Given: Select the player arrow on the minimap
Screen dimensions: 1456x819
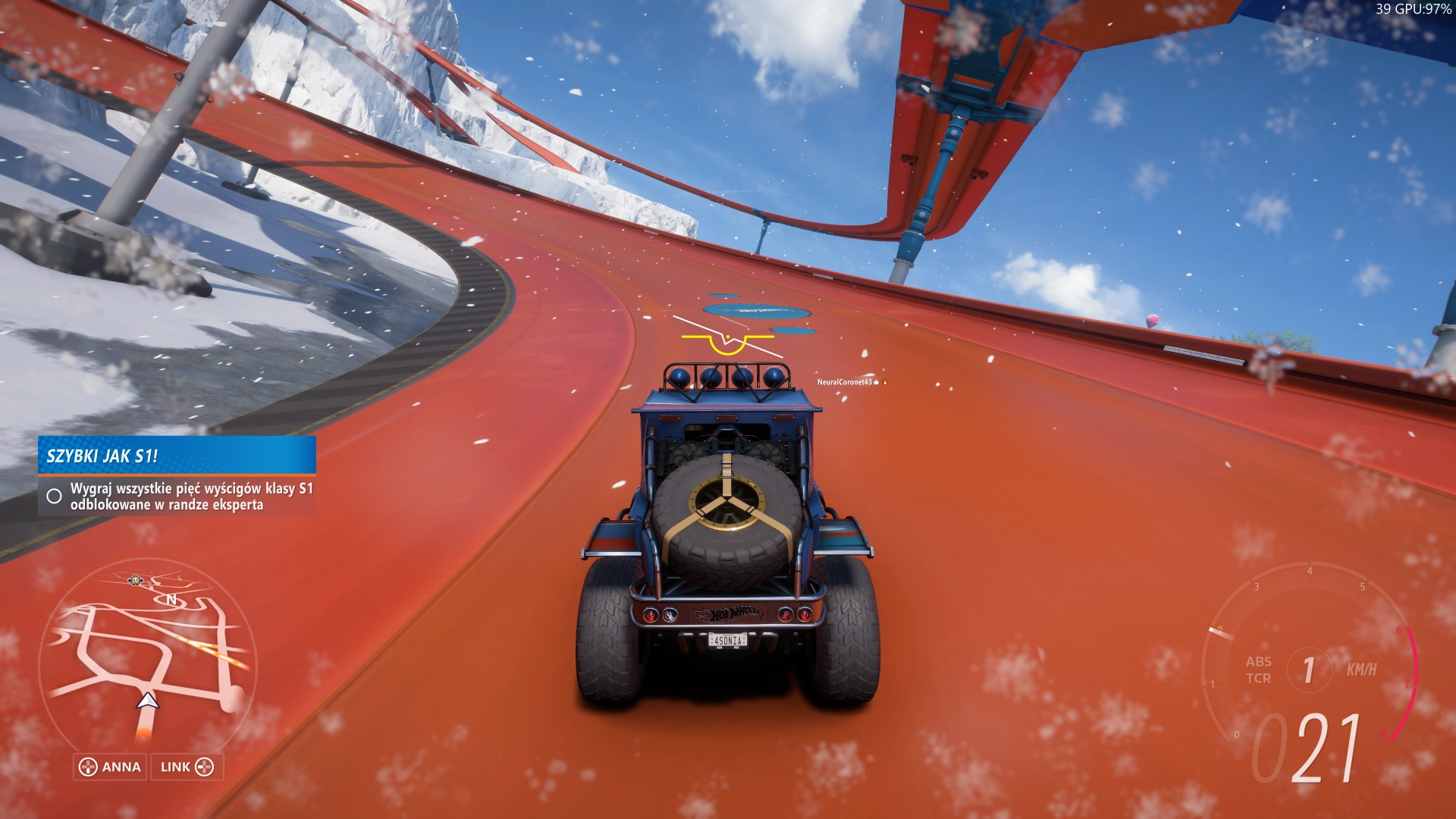Looking at the screenshot, I should (148, 701).
